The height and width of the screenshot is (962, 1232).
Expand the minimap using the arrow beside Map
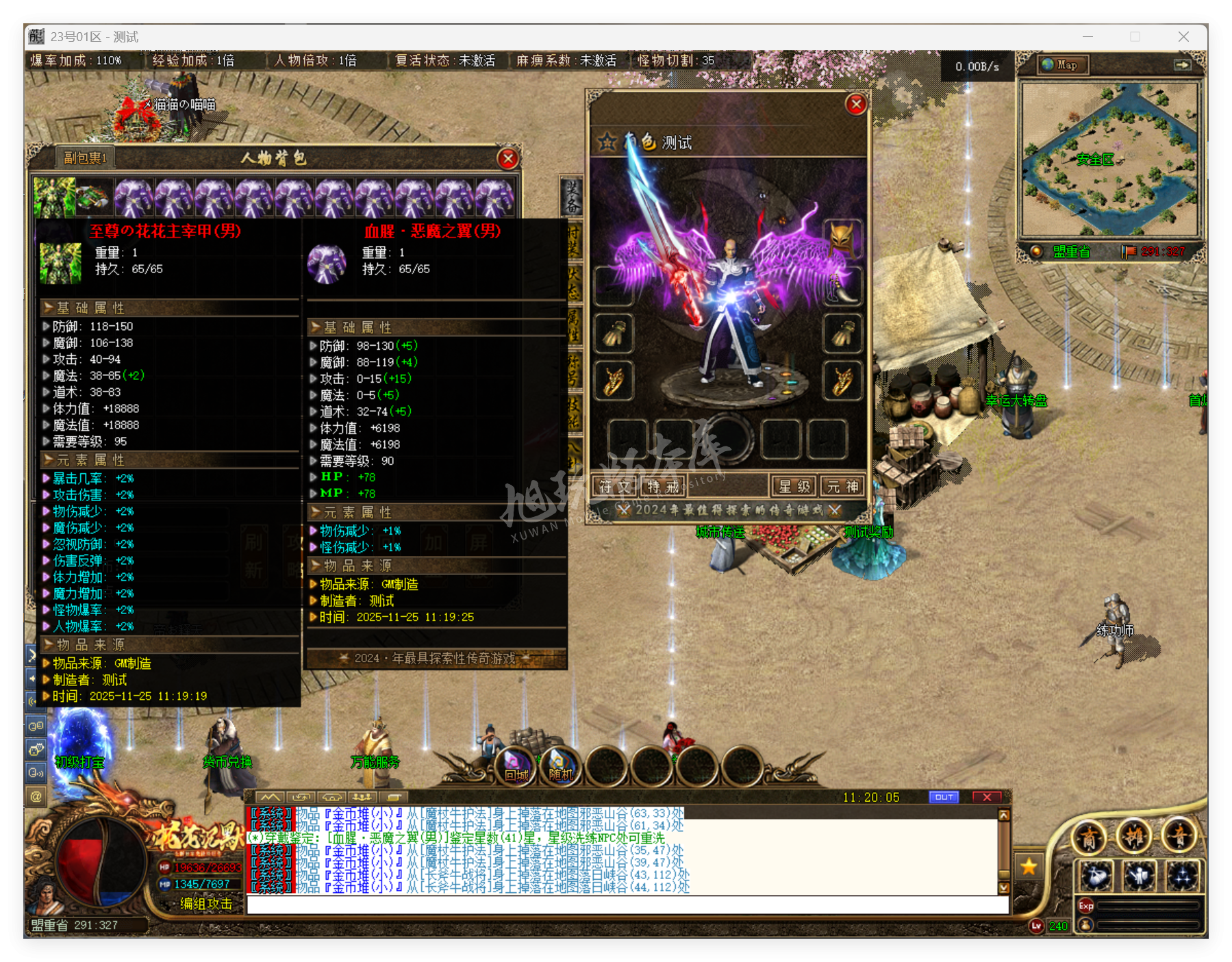(x=1183, y=65)
